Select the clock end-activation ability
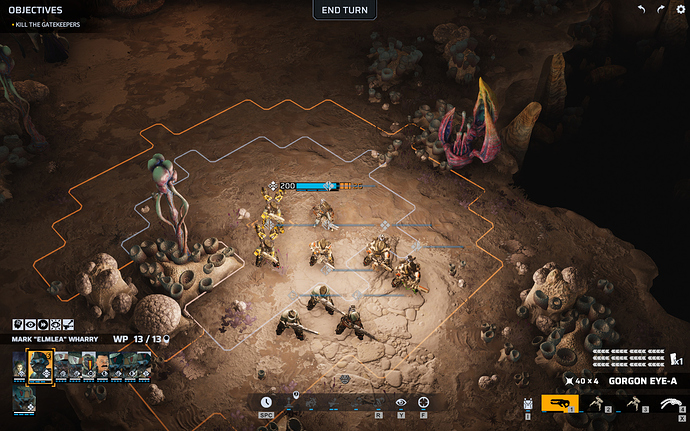Screen dimensions: 690x431 (x=266, y=402)
